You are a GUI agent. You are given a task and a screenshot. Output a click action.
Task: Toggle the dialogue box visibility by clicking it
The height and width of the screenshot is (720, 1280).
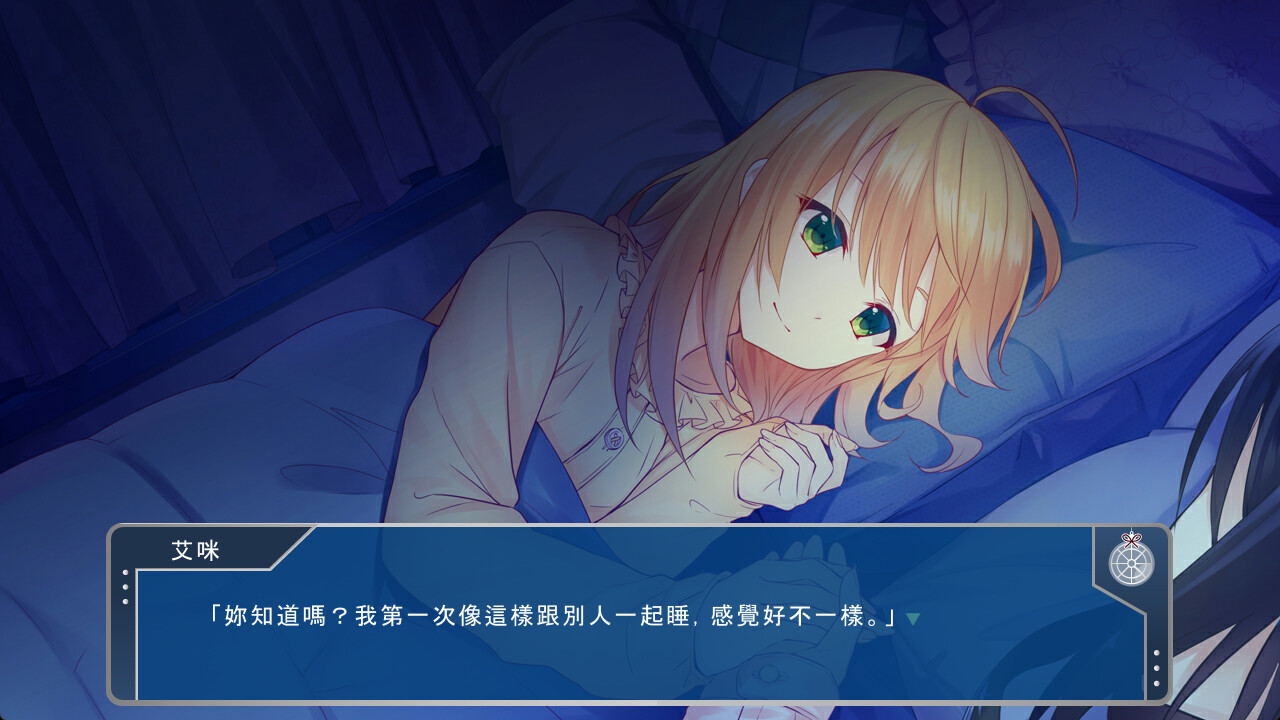click(x=640, y=650)
